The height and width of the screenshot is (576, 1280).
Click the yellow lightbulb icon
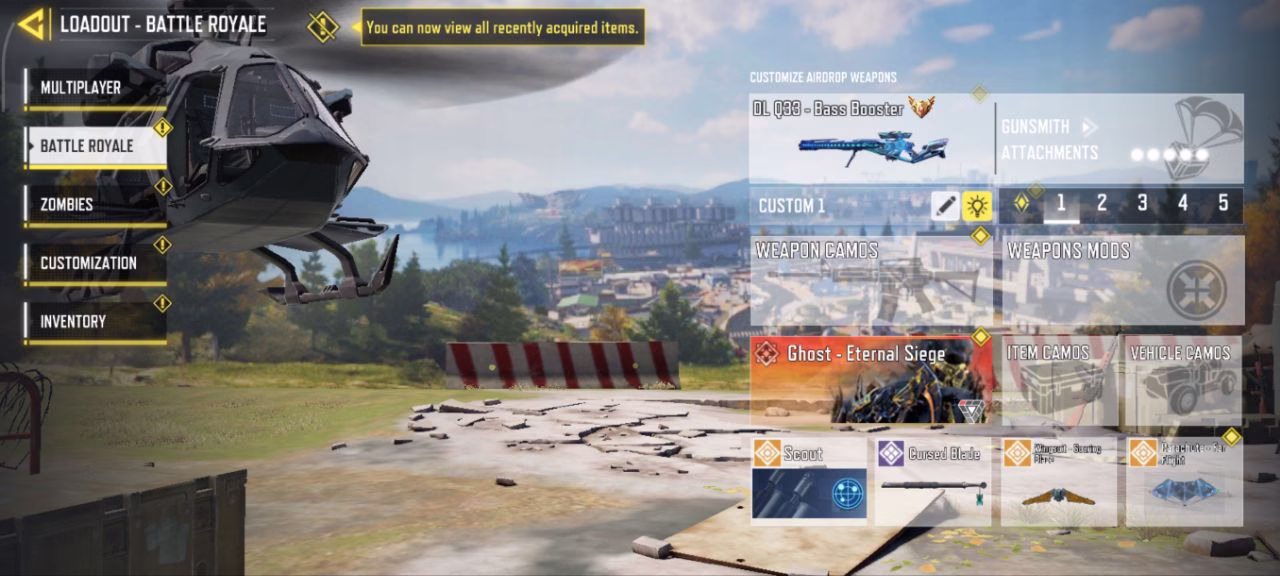(977, 206)
